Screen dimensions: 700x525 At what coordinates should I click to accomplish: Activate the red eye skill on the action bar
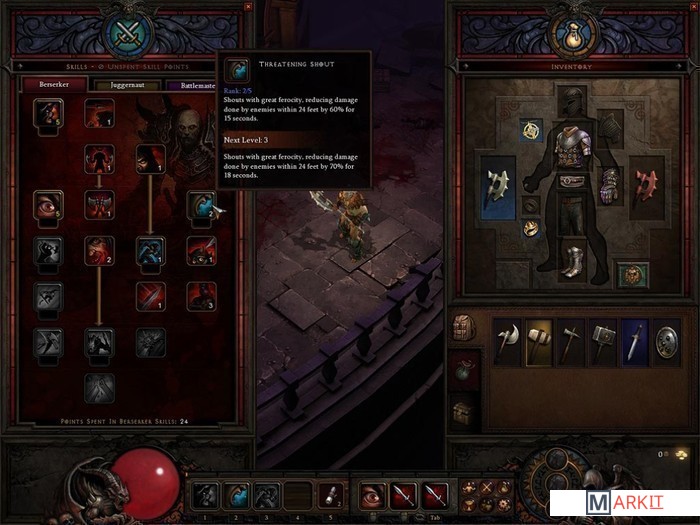(372, 493)
